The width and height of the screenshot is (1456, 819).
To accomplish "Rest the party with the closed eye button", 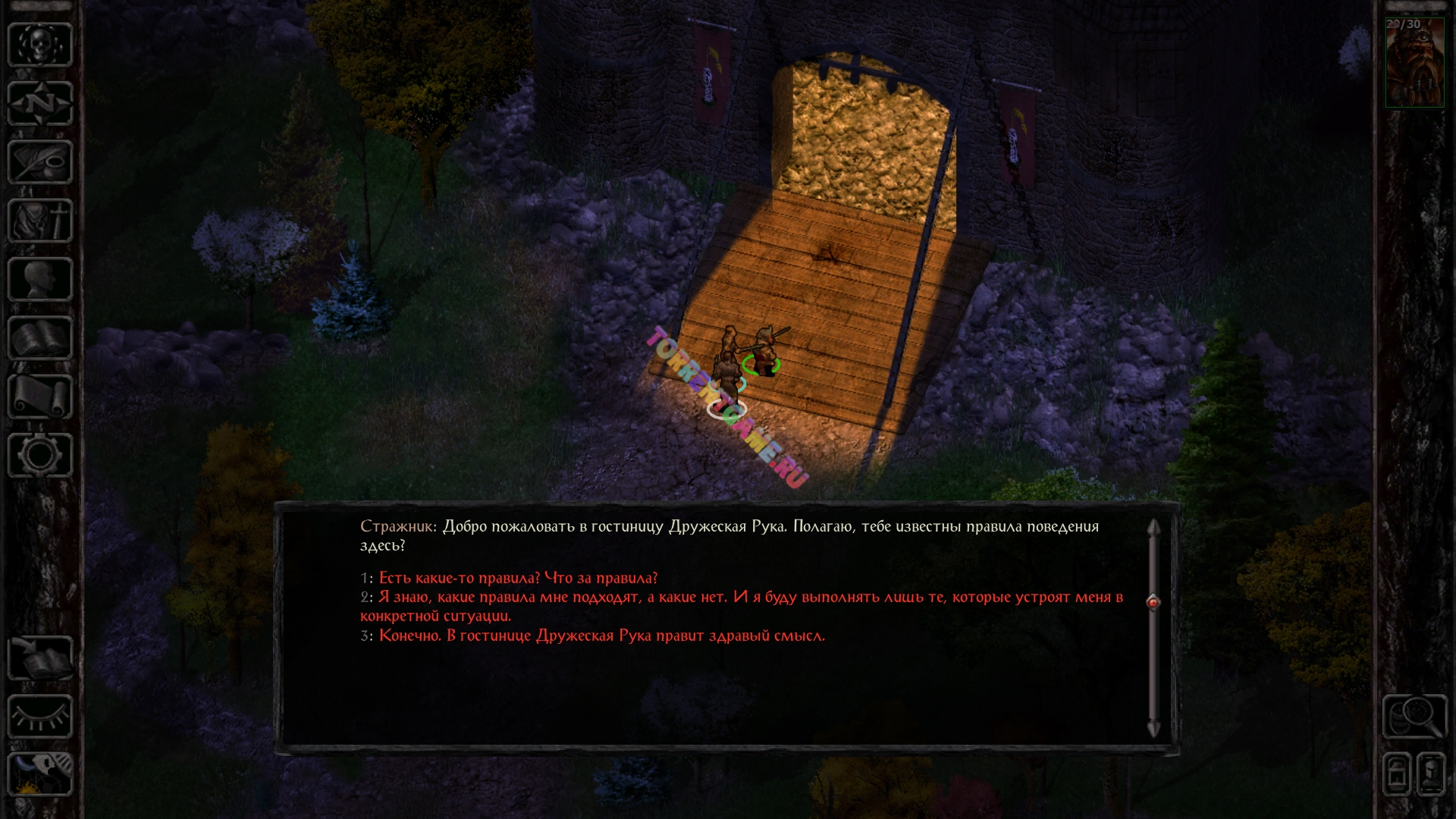I will click(x=40, y=717).
